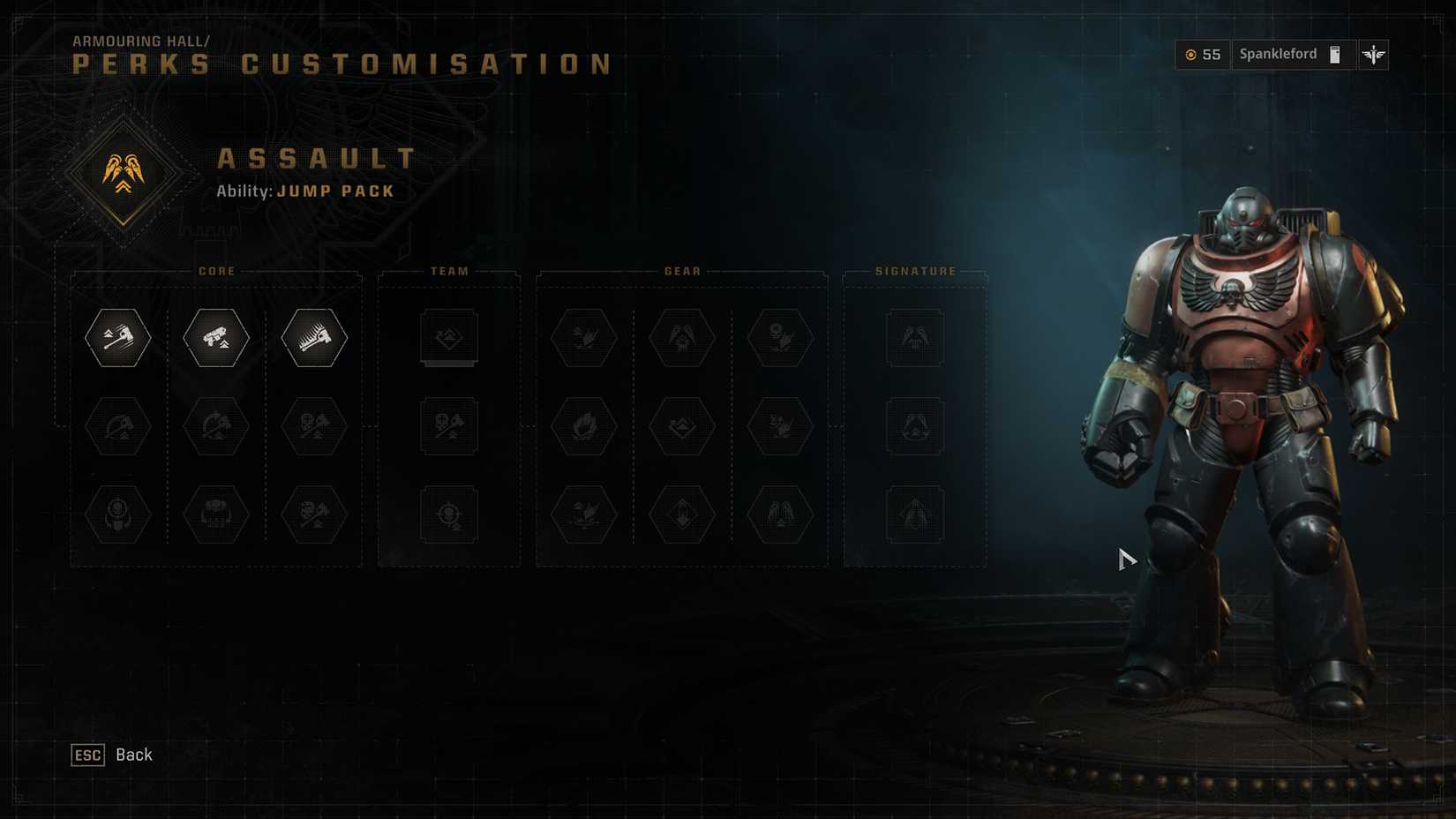Select the Assault class emblem

[124, 172]
